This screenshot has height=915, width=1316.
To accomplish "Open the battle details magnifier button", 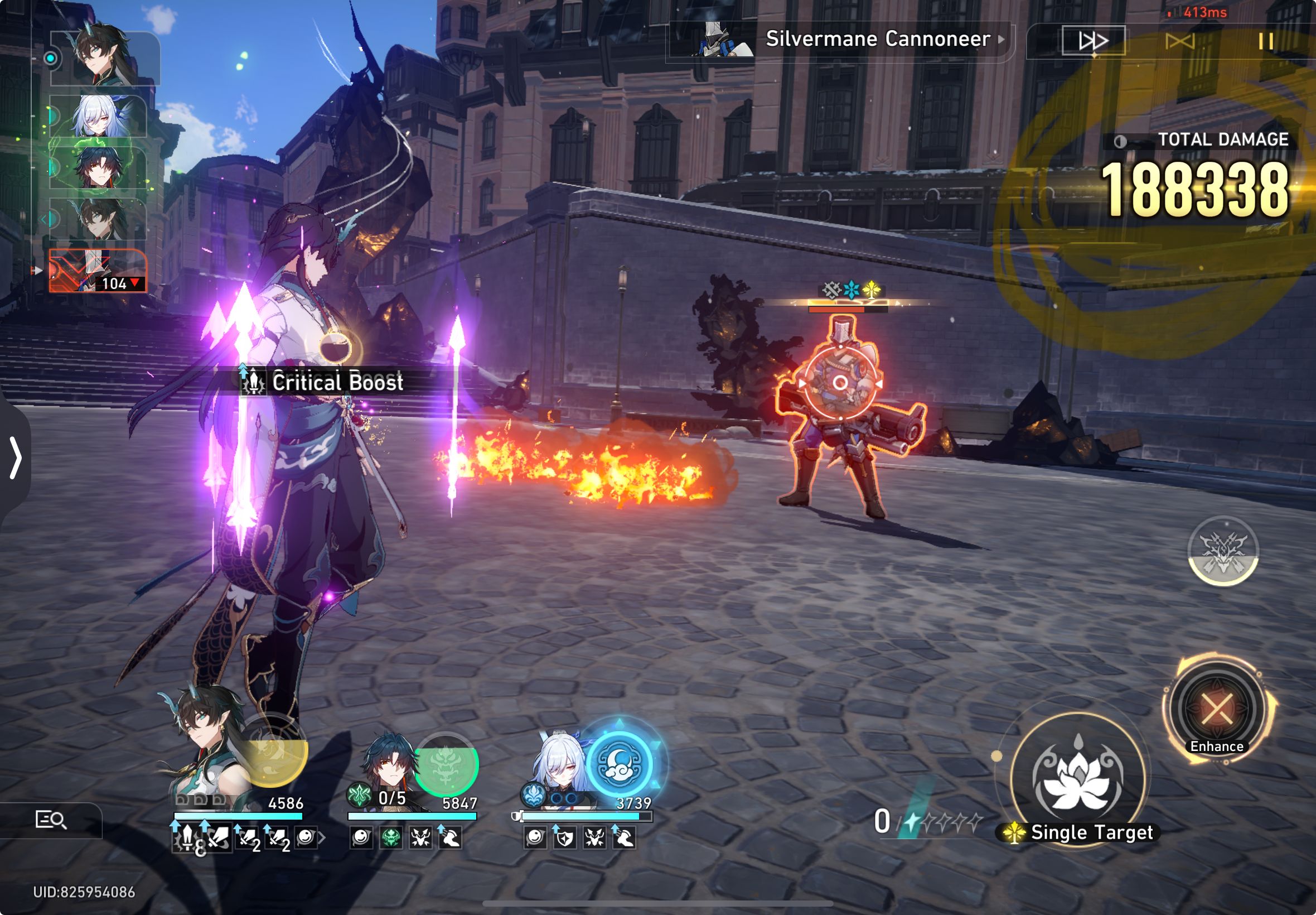I will point(51,820).
